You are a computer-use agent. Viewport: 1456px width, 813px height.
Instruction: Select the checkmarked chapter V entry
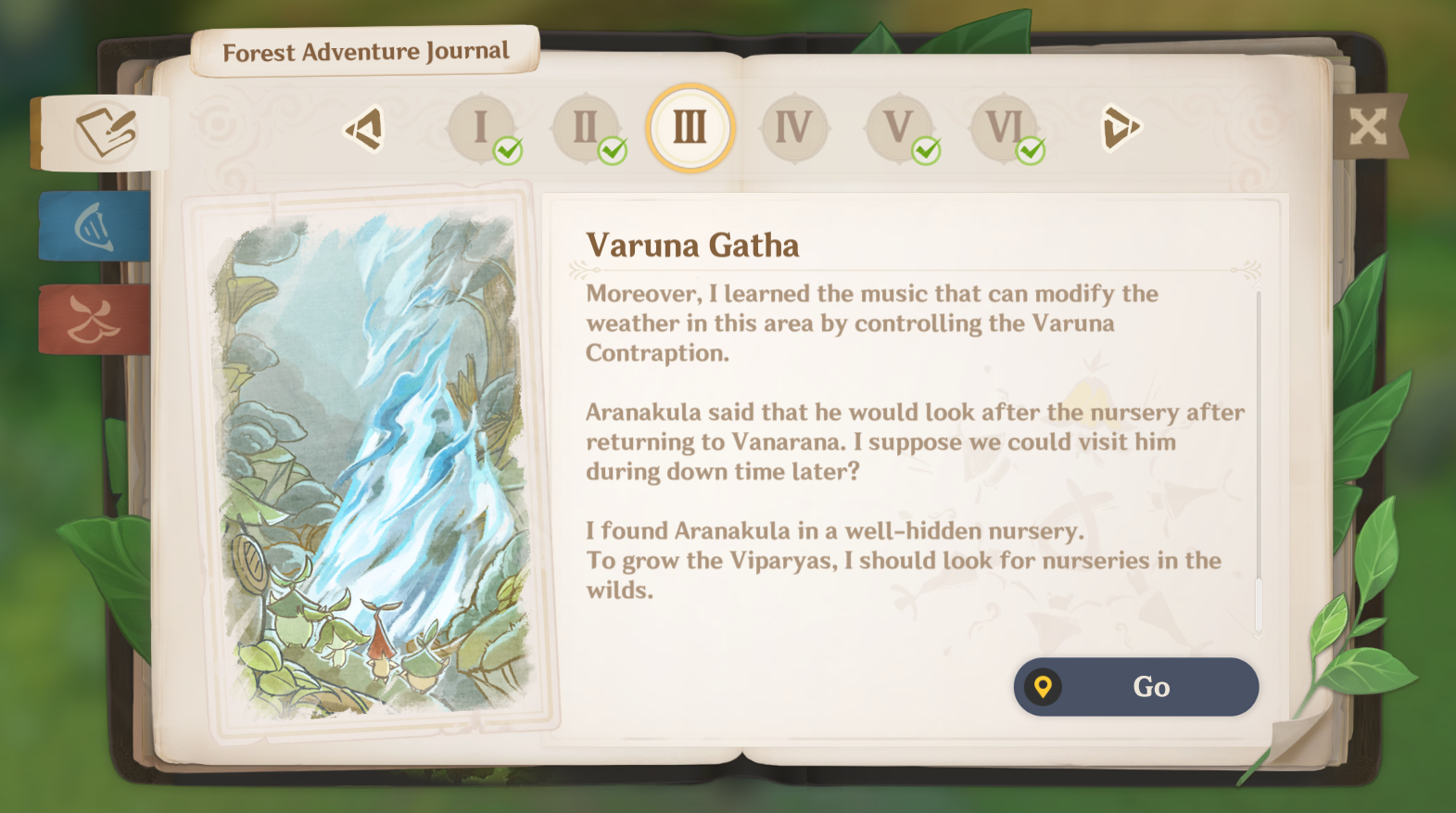(x=897, y=128)
